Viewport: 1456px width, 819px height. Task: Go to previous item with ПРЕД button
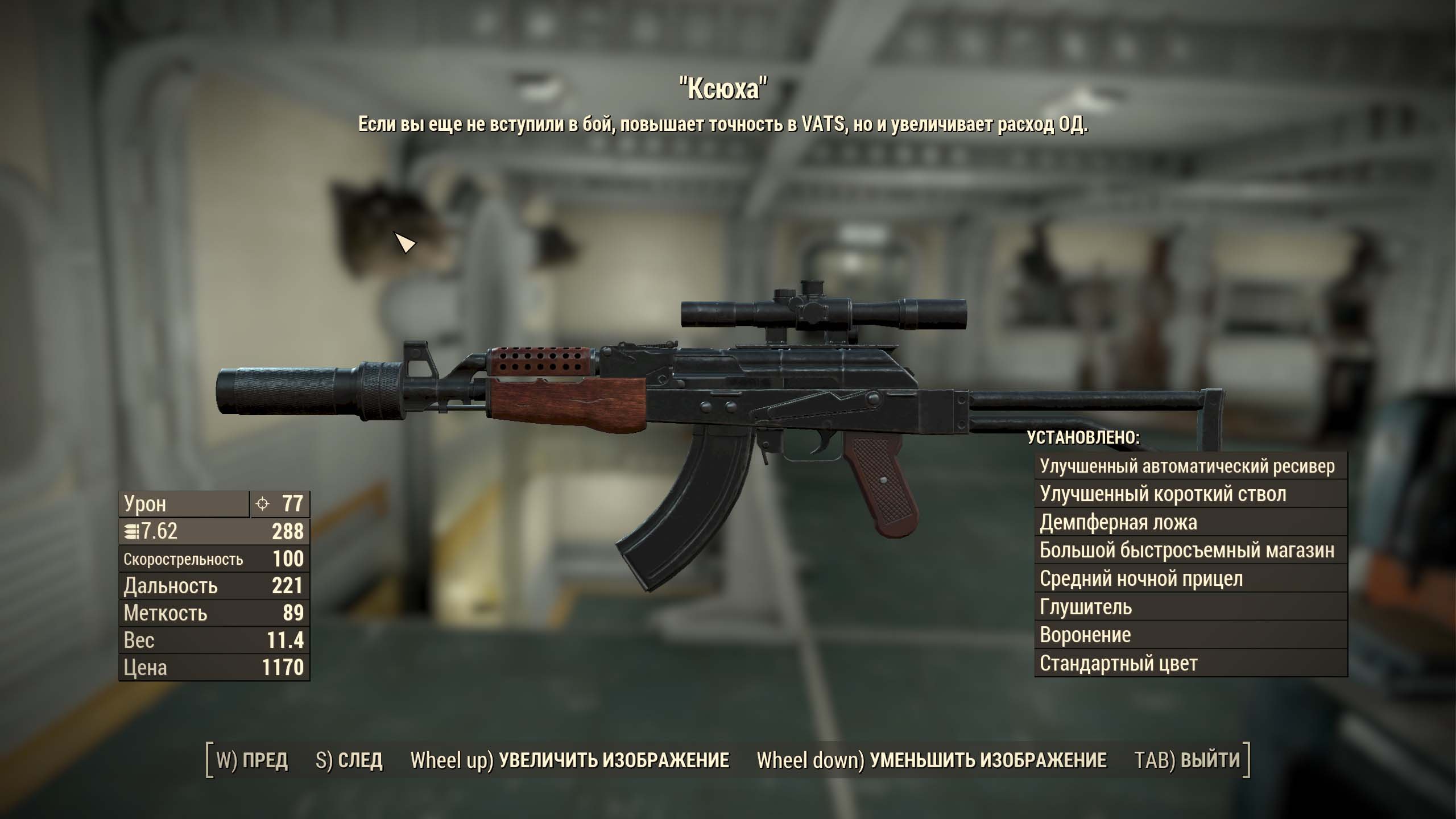tap(253, 760)
